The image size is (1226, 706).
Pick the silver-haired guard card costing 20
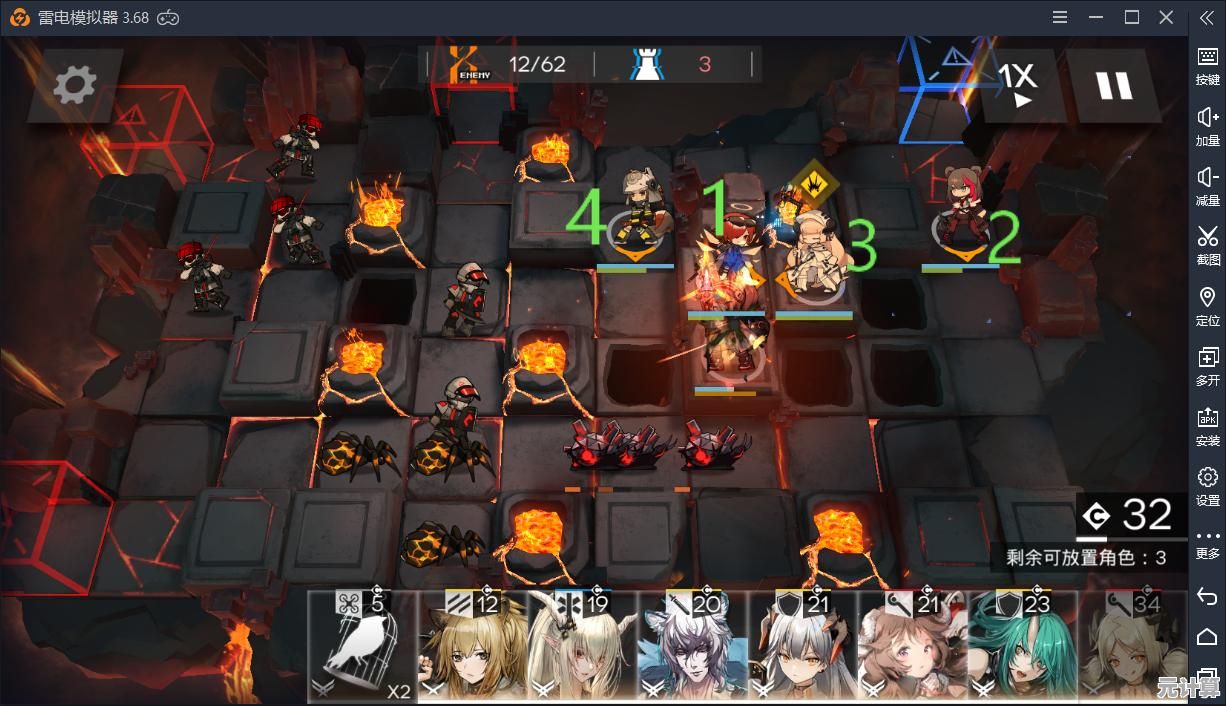(x=691, y=648)
